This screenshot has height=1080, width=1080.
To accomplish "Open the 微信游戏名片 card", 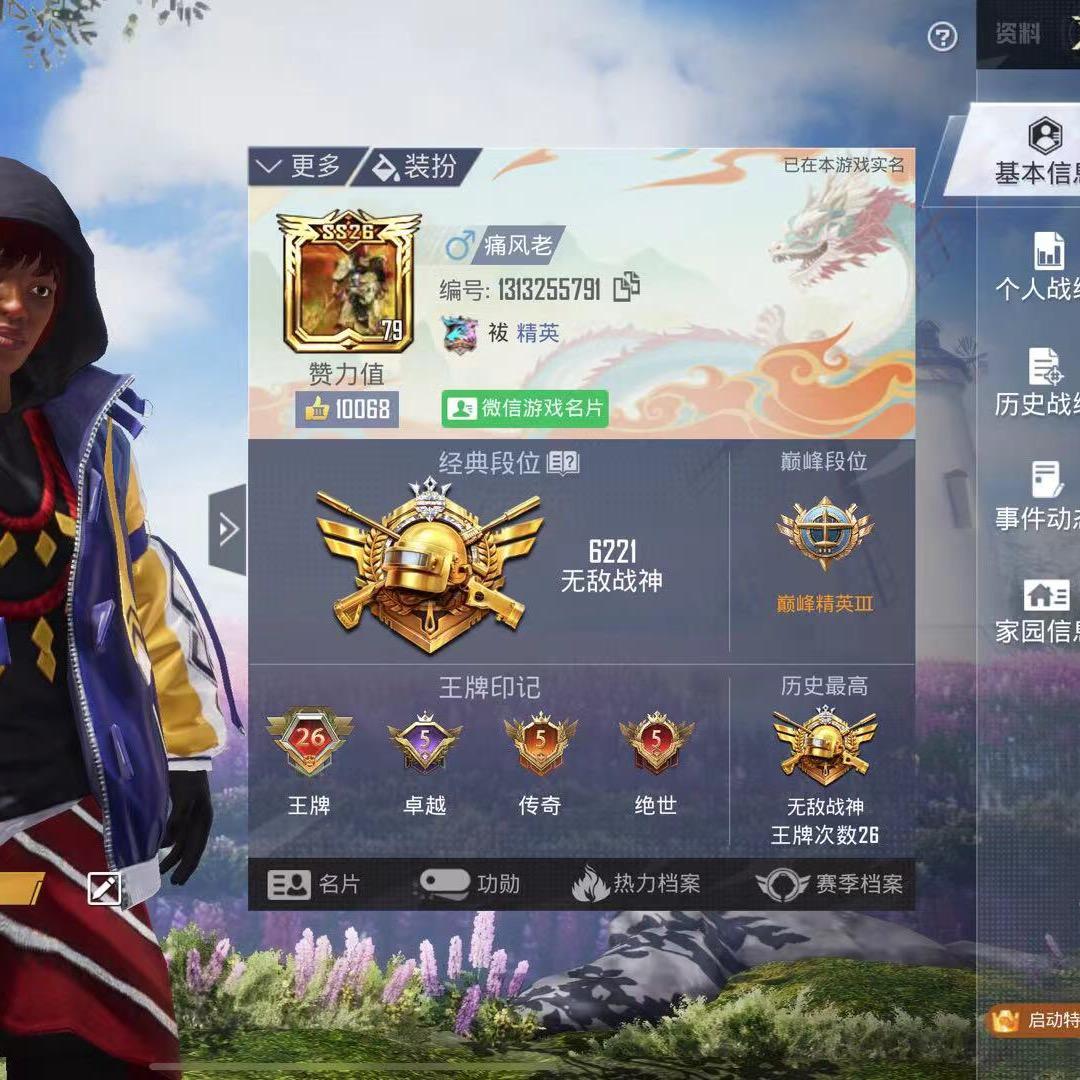I will (x=525, y=408).
